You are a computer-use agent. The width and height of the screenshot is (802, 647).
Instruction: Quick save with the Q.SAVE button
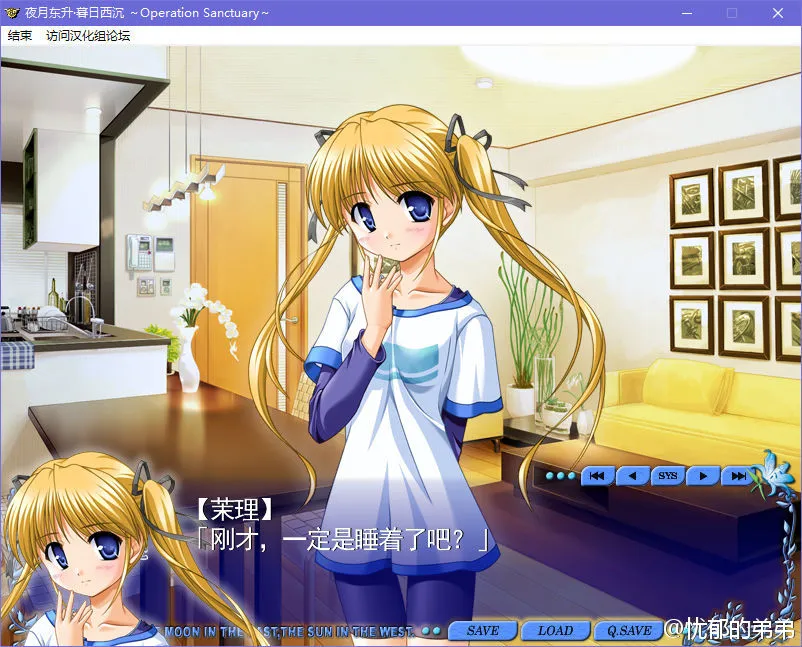pos(628,631)
